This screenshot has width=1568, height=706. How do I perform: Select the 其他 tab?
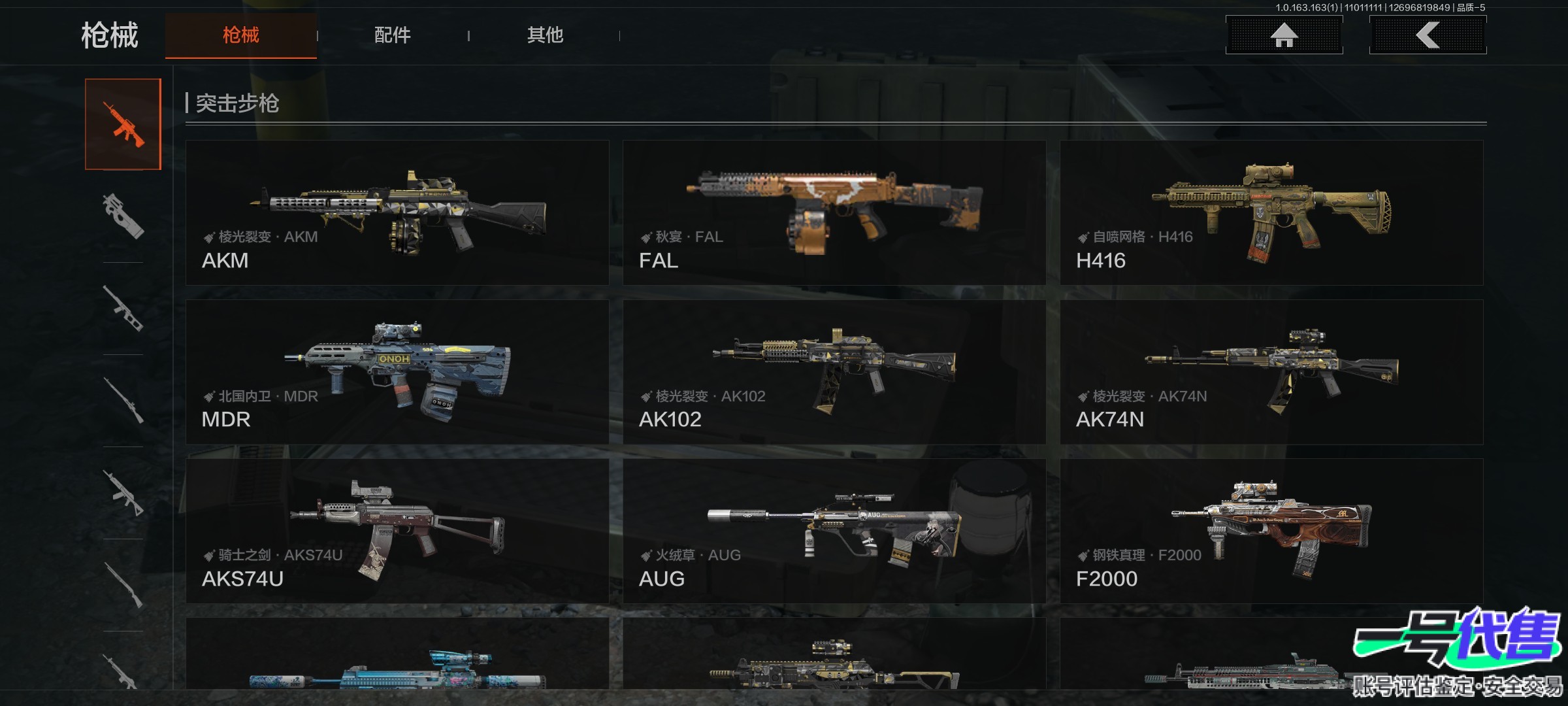coord(545,35)
